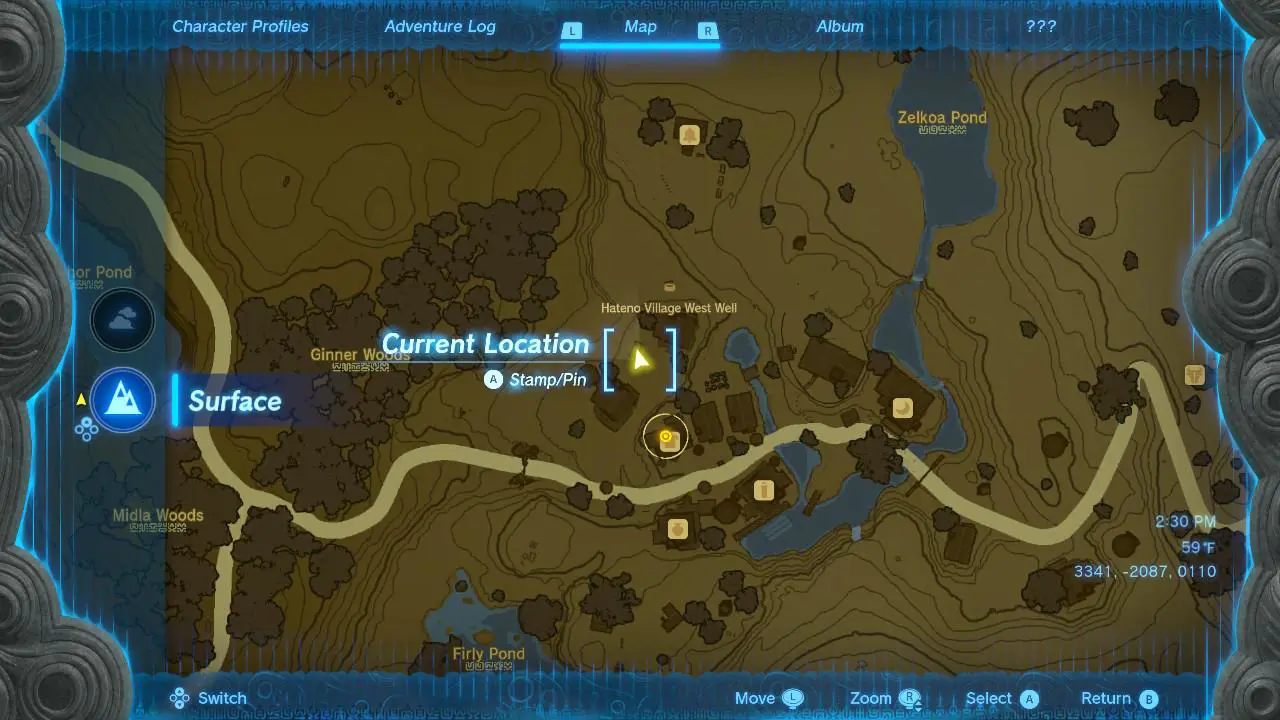Click the cloudy weather forecast icon
1280x720 pixels.
coord(122,320)
